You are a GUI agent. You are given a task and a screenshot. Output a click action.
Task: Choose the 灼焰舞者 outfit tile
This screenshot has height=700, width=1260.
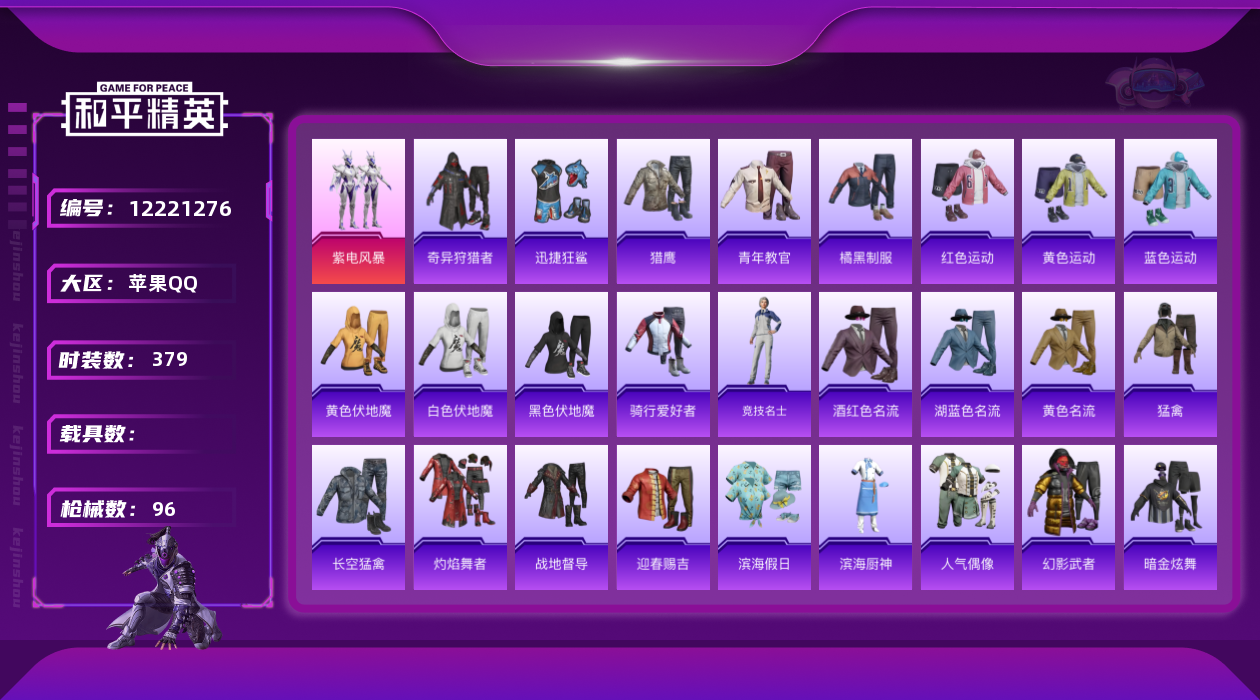[460, 517]
